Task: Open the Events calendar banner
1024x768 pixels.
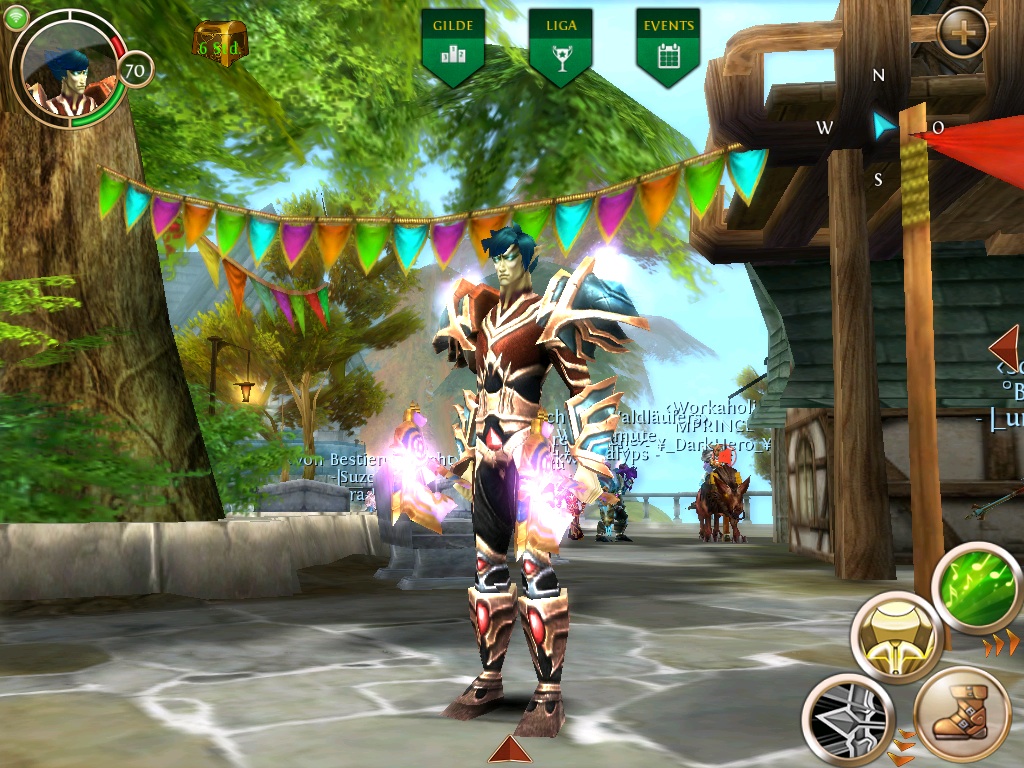Action: pyautogui.click(x=667, y=45)
